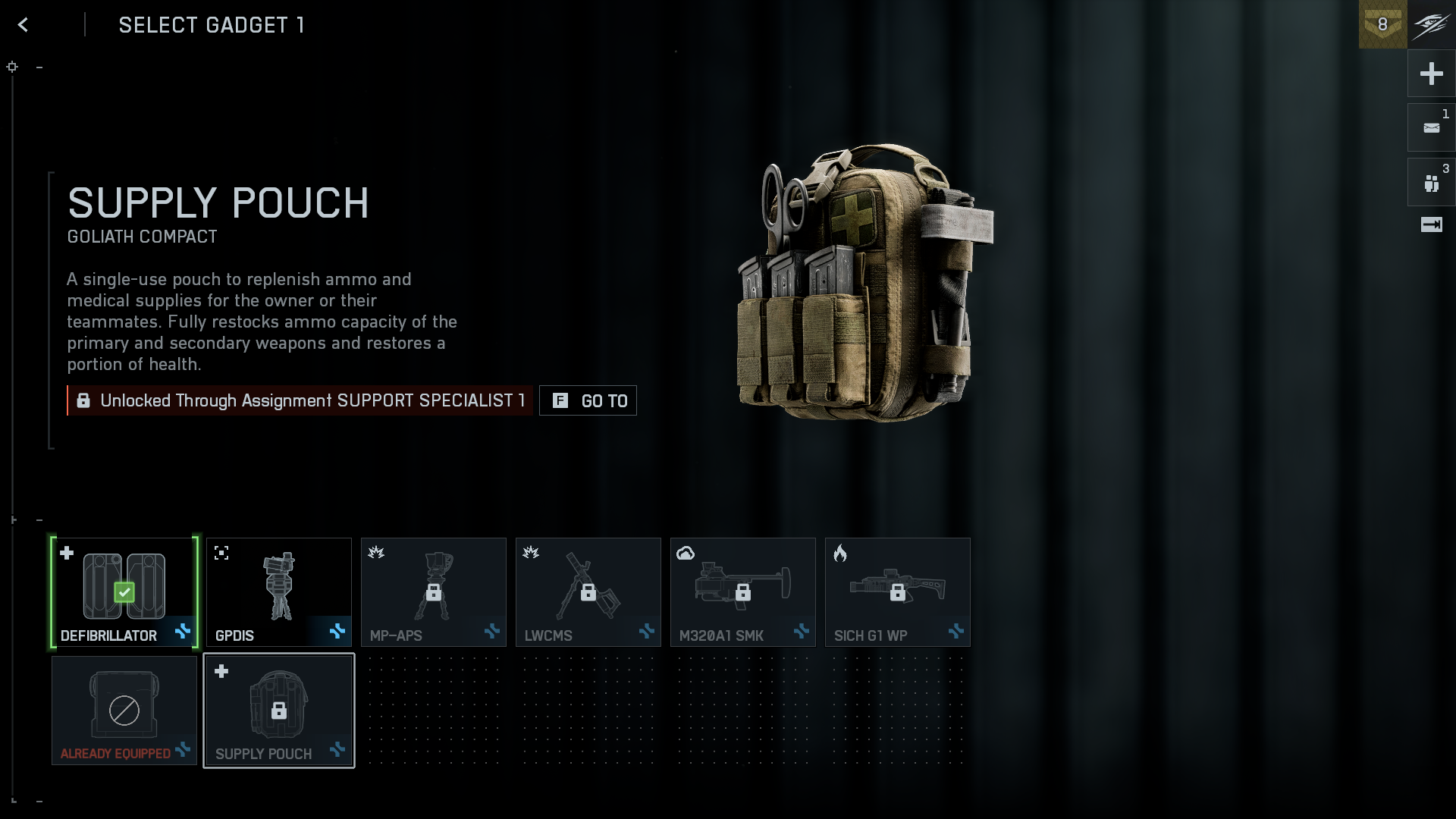
Task: Open the winged emblem icon top-right
Action: (1432, 24)
